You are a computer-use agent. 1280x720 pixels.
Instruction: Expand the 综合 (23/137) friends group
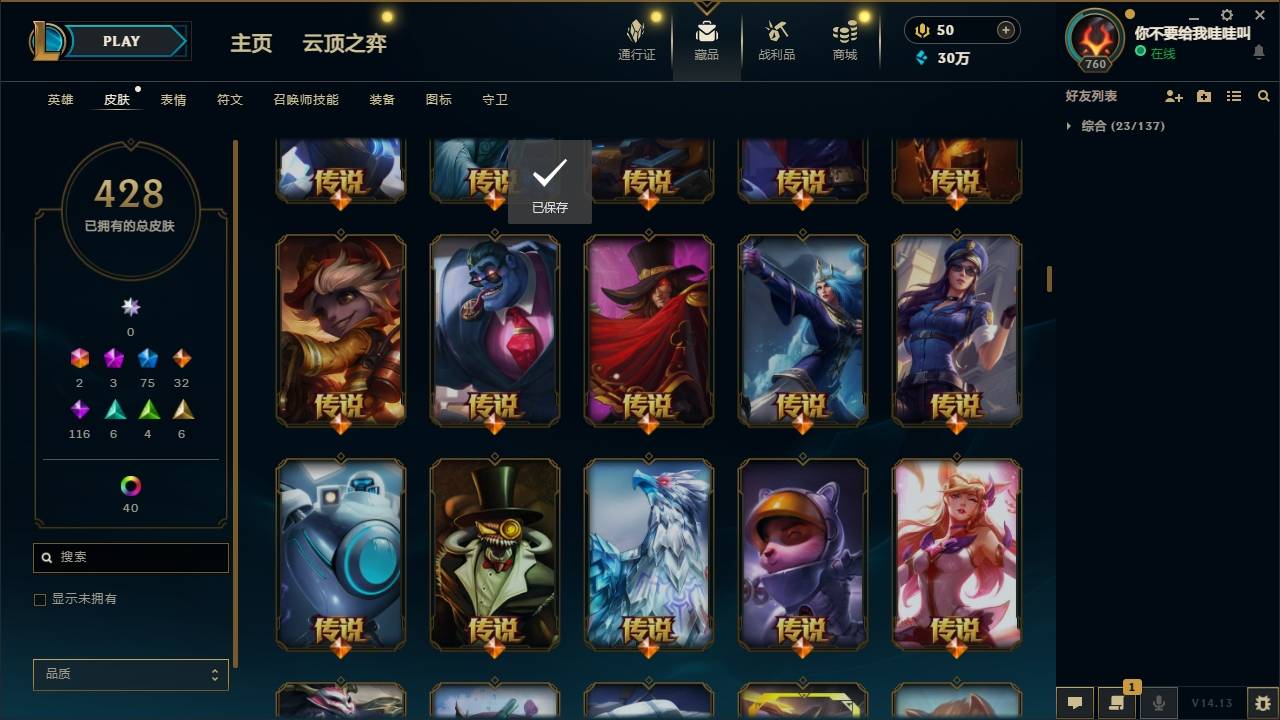1100,126
